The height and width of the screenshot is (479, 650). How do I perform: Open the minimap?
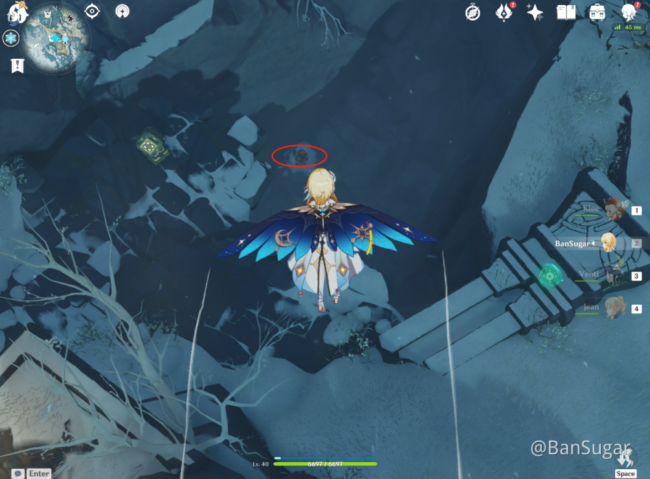coord(57,38)
